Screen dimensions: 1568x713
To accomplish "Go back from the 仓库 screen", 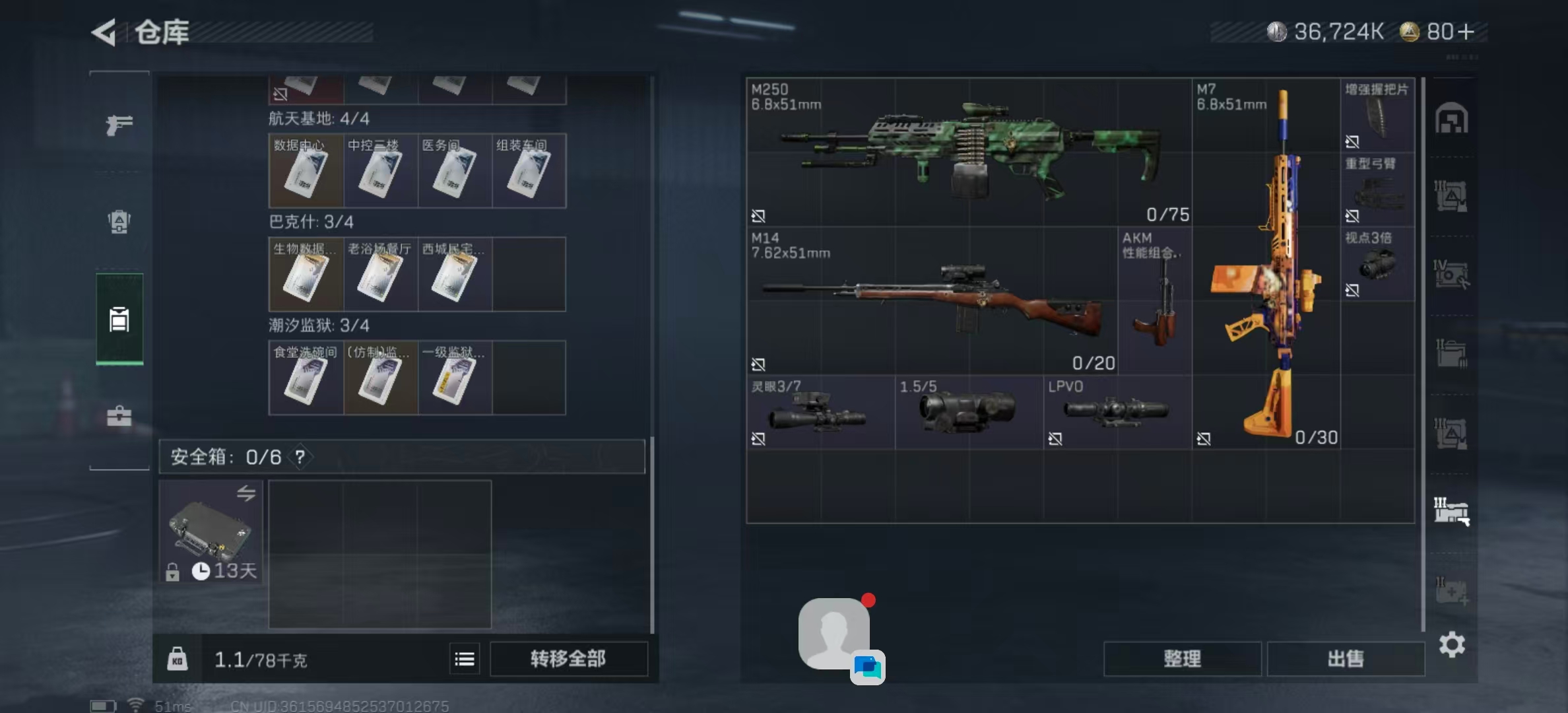I will (104, 32).
